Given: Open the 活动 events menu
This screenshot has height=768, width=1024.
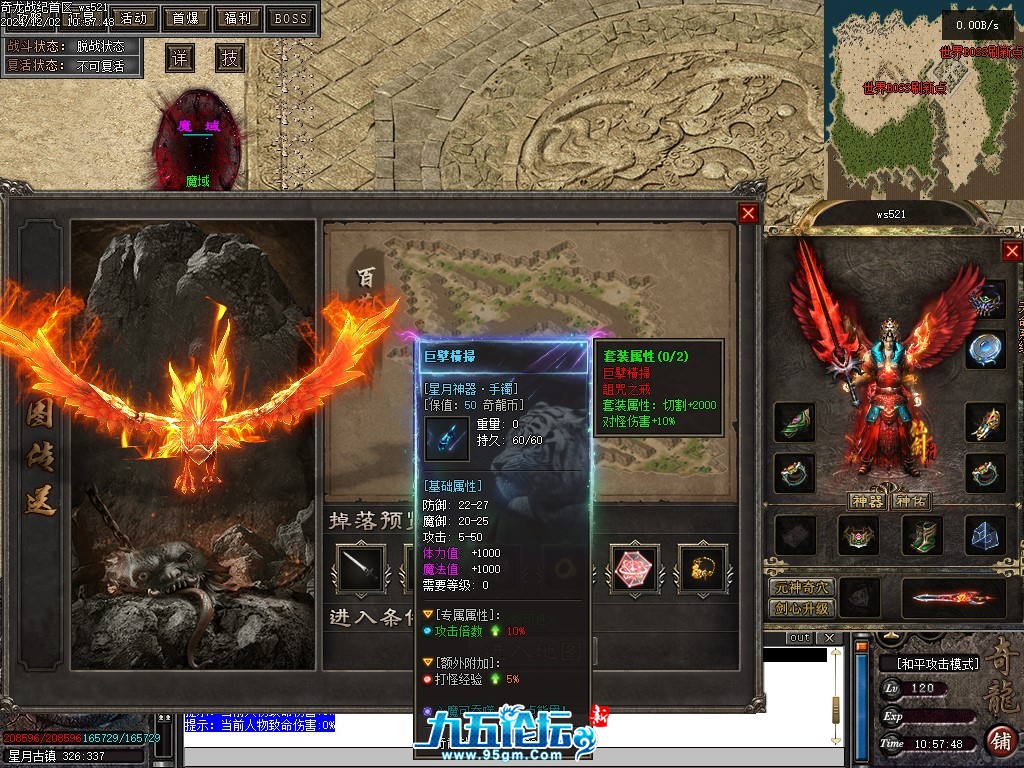Looking at the screenshot, I should 133,18.
